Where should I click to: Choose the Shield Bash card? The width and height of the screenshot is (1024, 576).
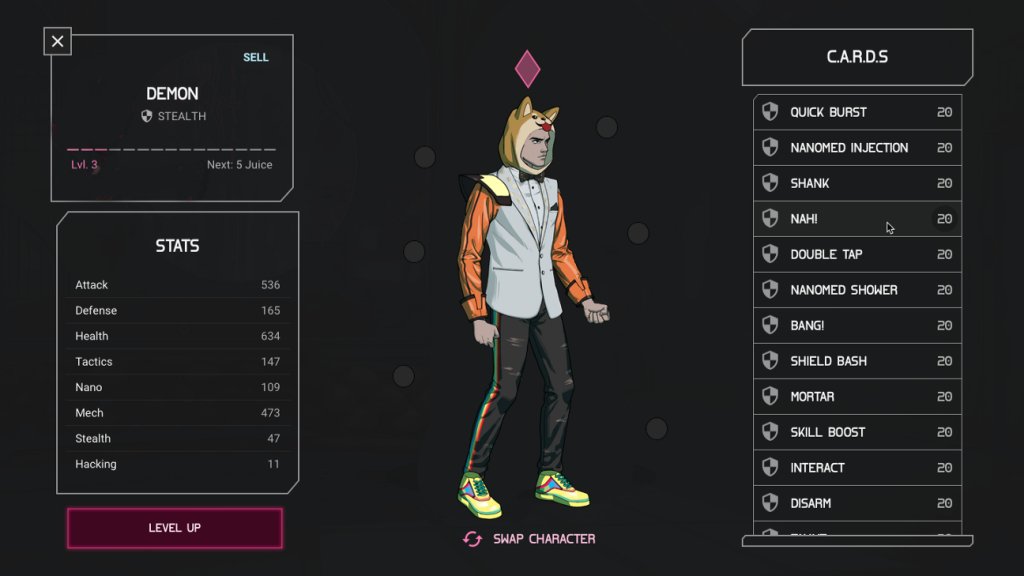pyautogui.click(x=857, y=361)
